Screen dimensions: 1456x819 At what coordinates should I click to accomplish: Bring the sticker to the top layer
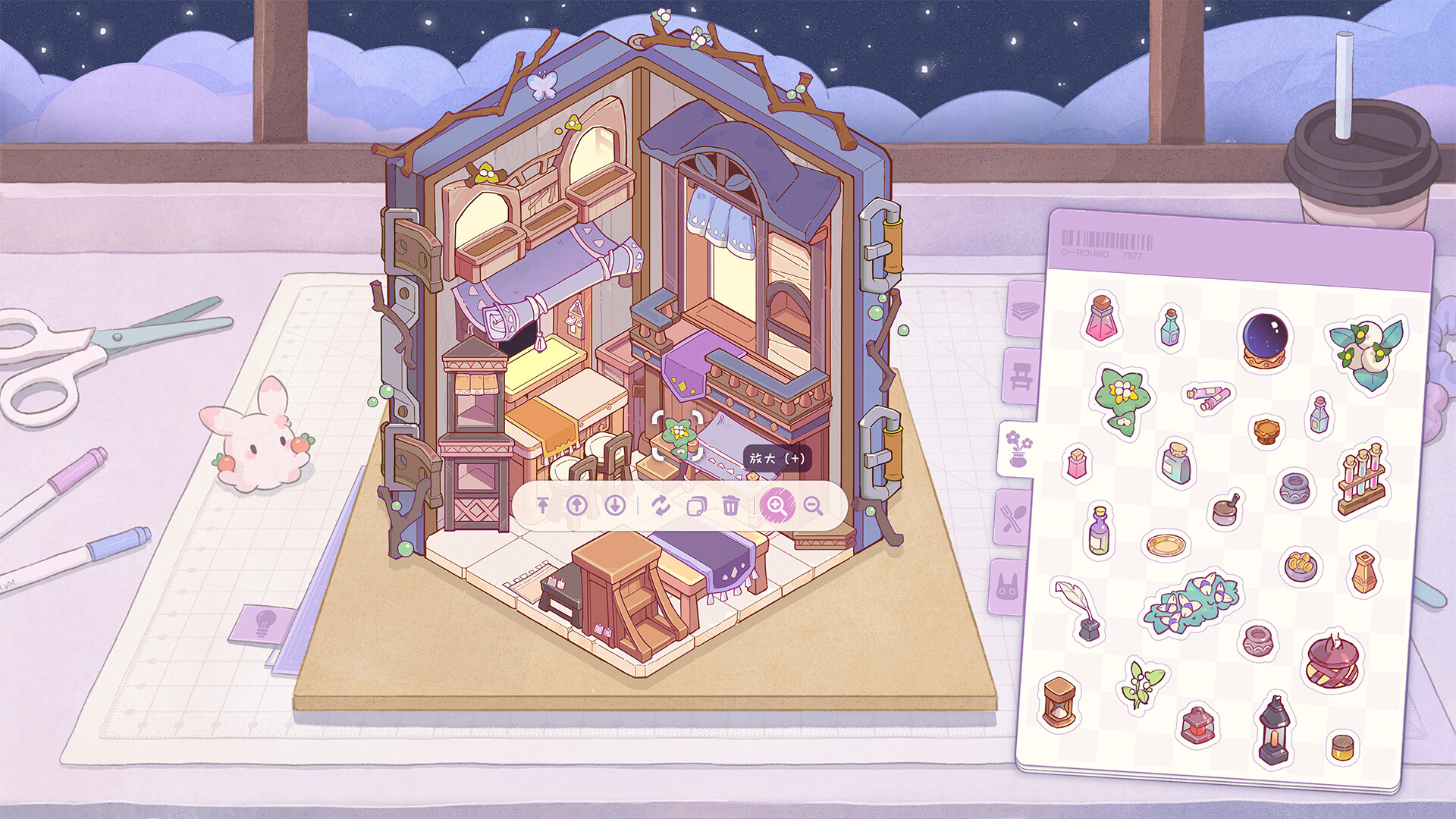[x=543, y=505]
